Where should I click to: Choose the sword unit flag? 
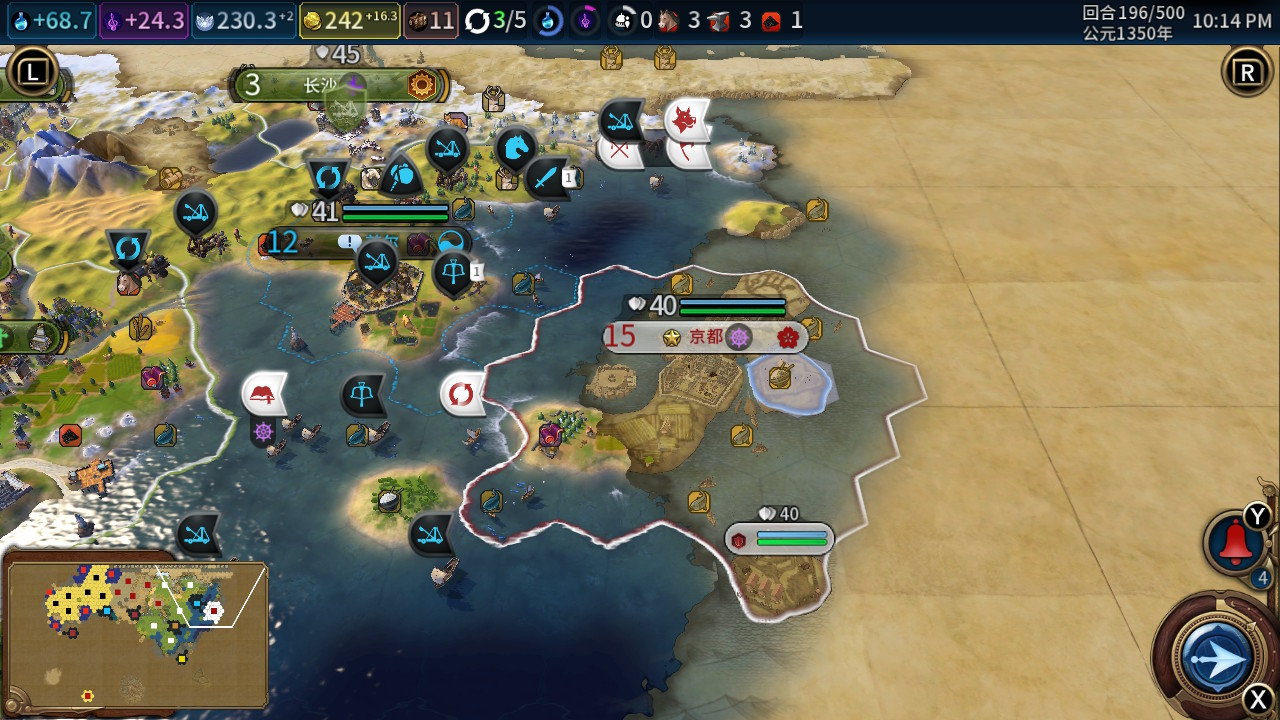(x=546, y=179)
